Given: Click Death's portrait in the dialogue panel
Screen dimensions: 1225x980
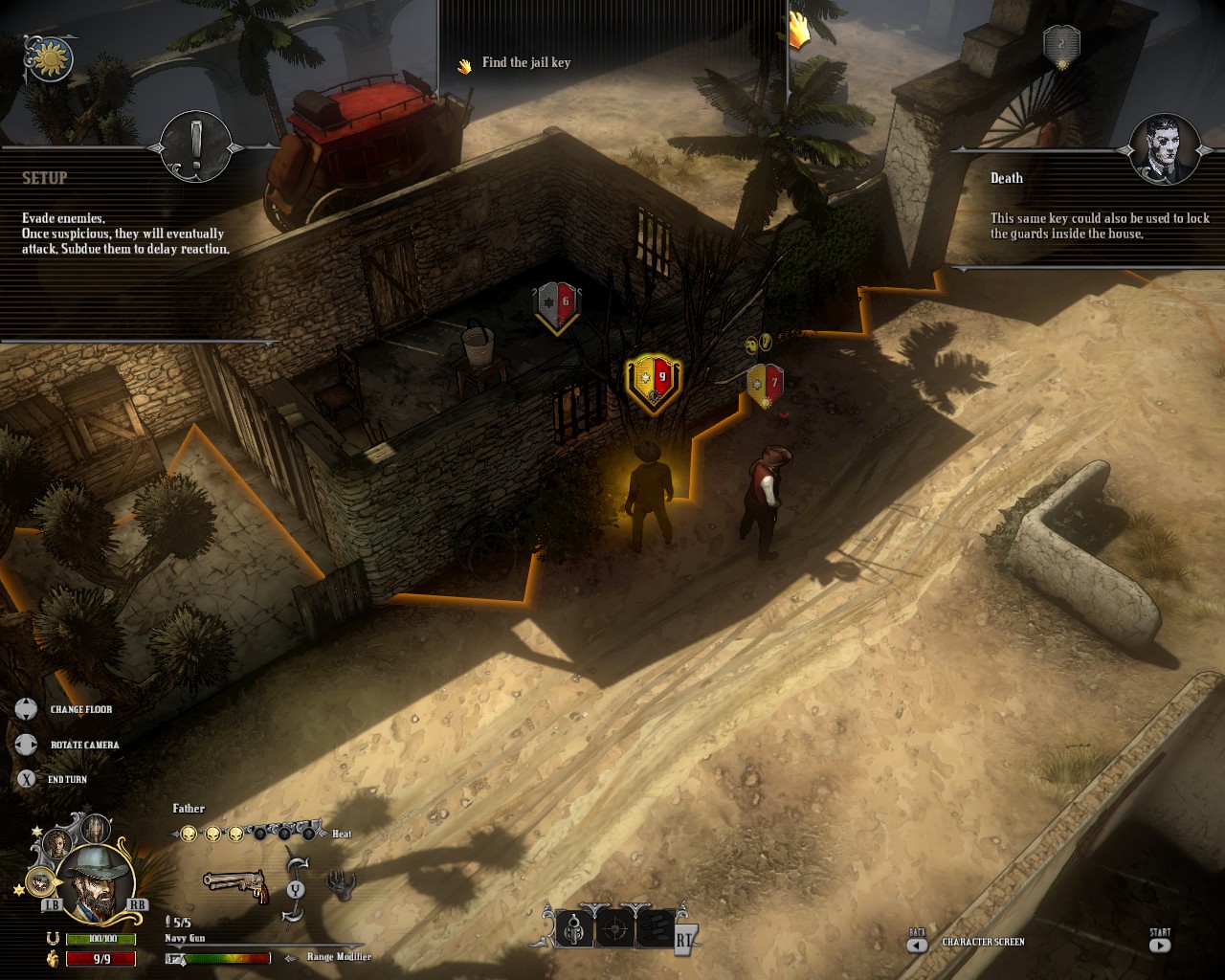Looking at the screenshot, I should [1165, 148].
